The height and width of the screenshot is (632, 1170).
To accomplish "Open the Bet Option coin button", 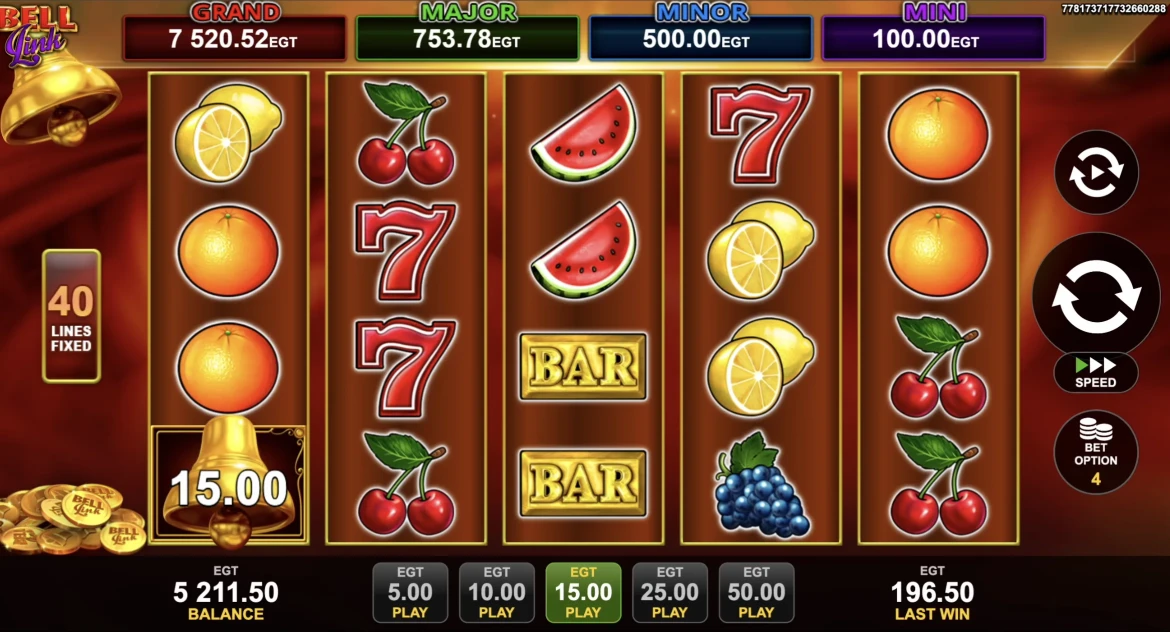I will (1096, 452).
